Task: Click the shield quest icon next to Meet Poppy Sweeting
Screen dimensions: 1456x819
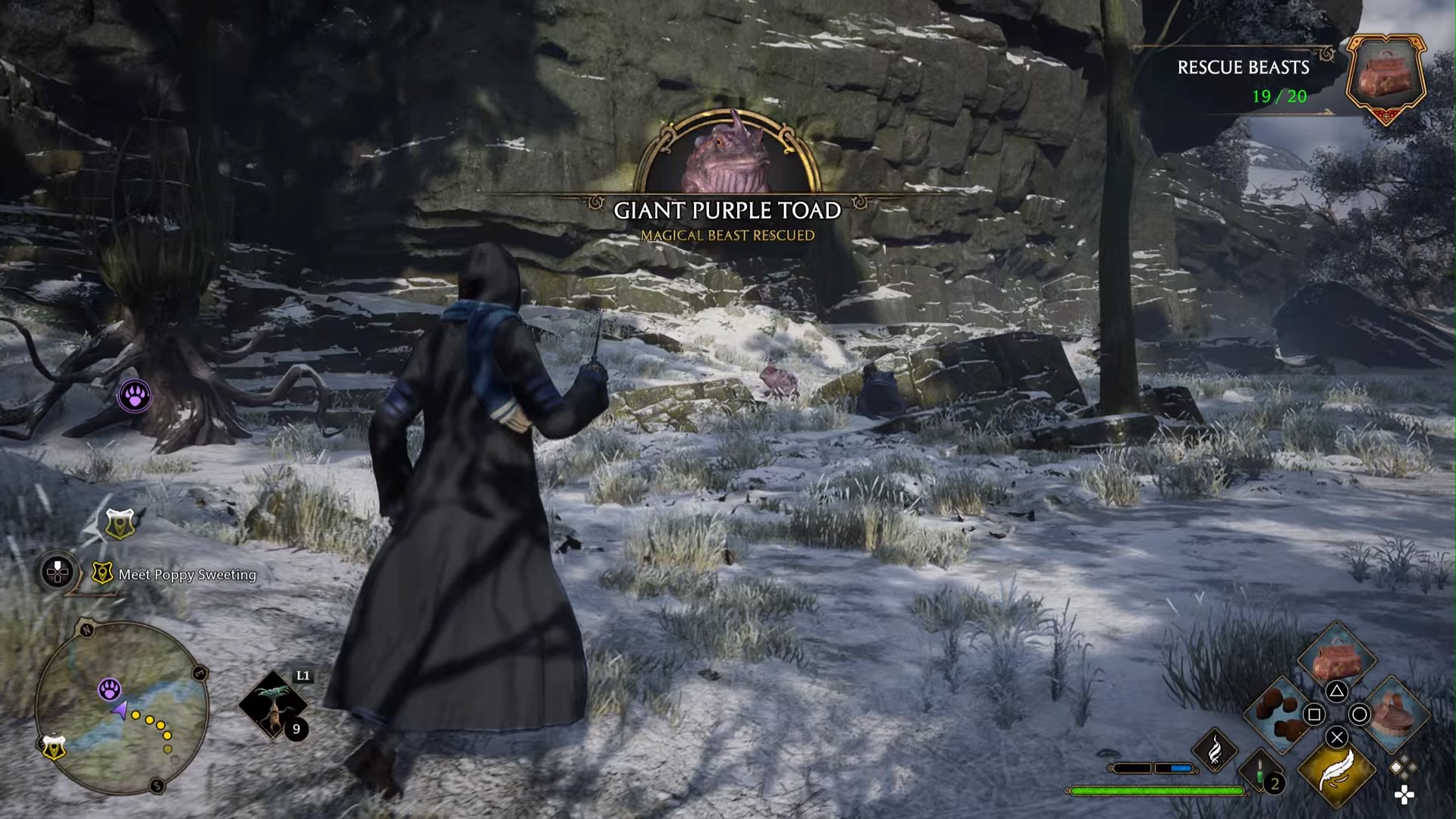Action: point(102,573)
